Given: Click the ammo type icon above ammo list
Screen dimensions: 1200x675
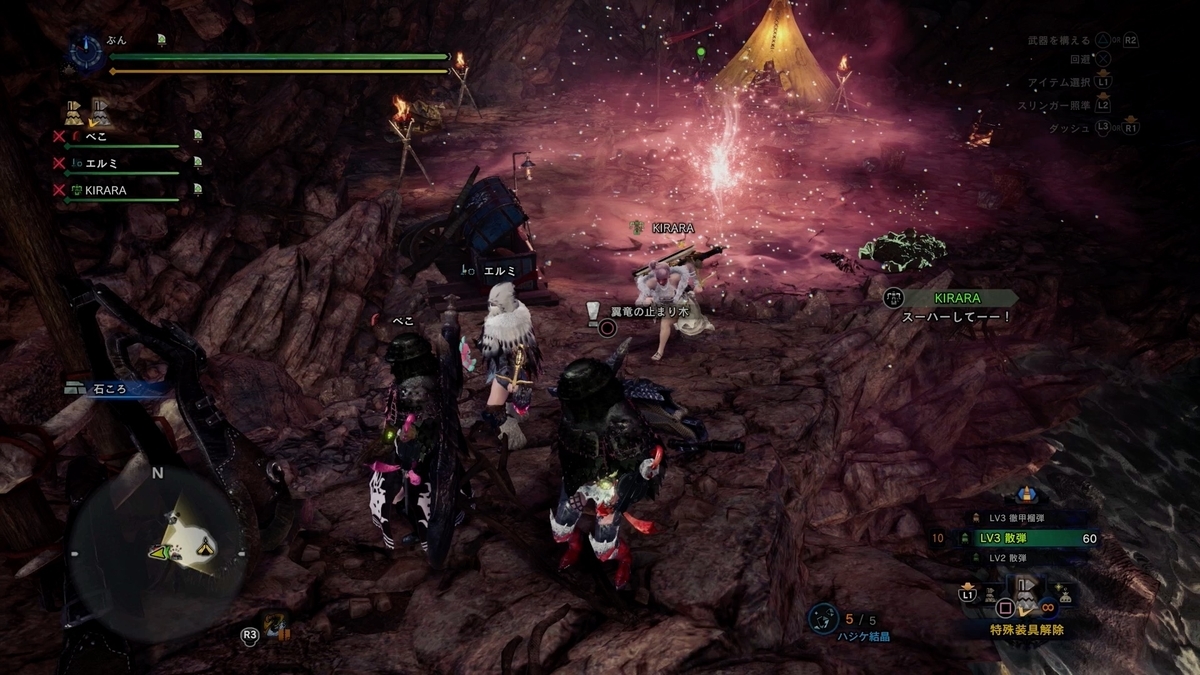Looking at the screenshot, I should [x=1024, y=494].
